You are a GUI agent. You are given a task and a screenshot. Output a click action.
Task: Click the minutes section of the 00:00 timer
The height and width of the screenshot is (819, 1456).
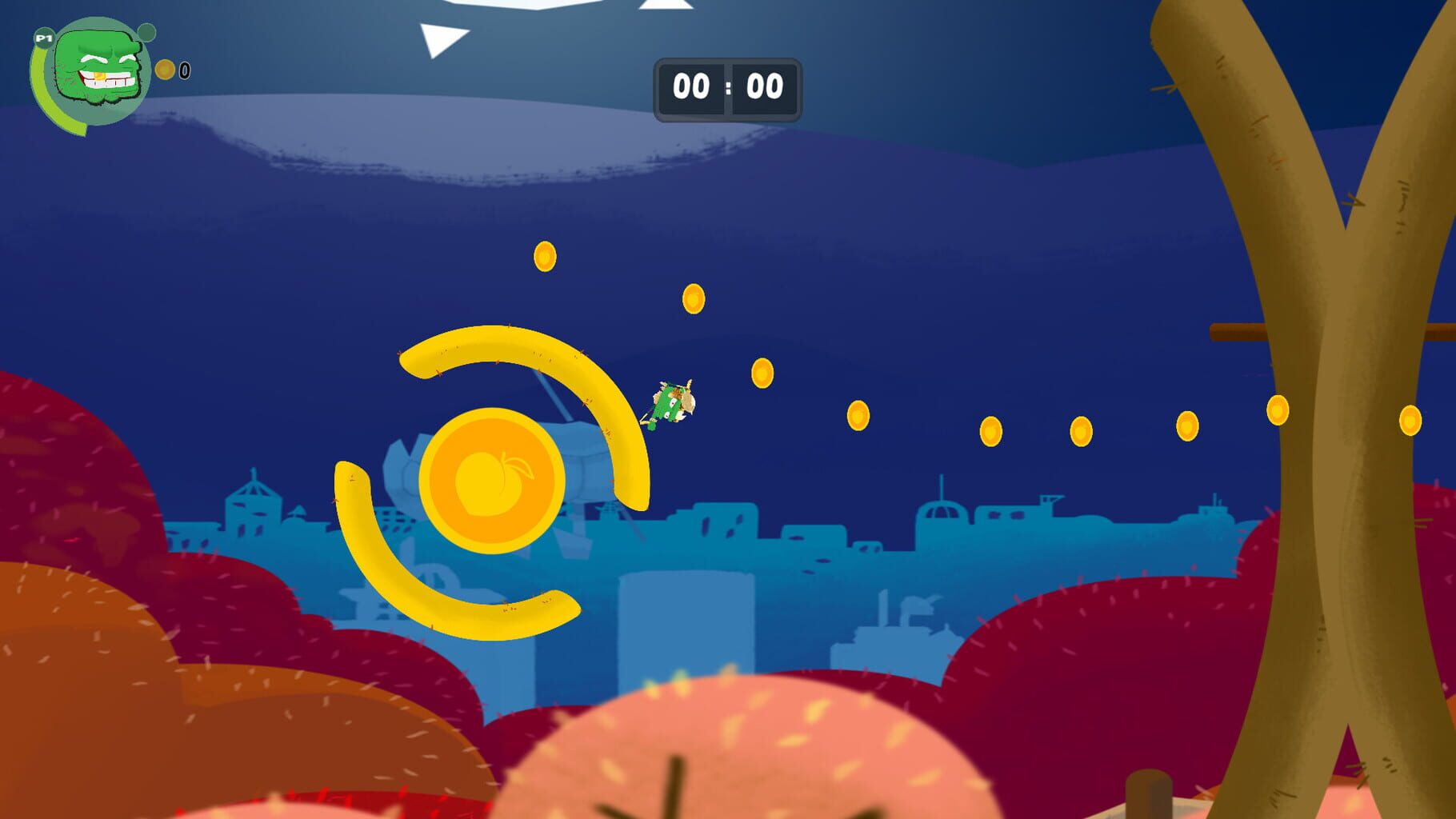click(693, 88)
